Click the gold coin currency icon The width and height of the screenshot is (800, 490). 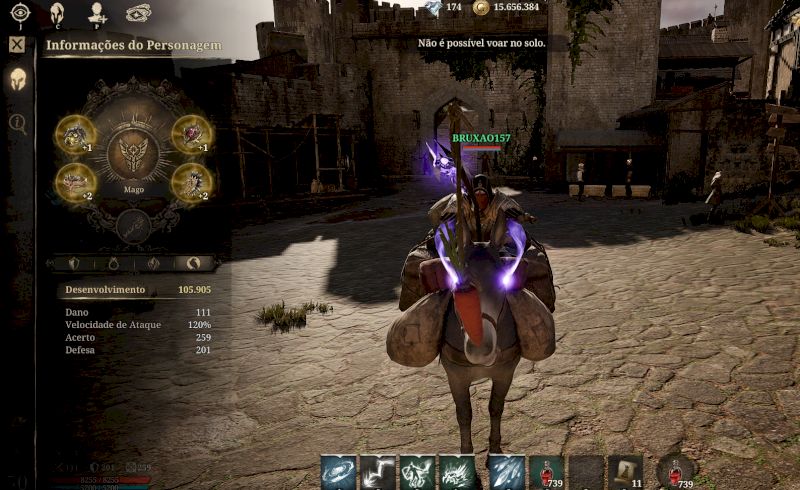481,8
